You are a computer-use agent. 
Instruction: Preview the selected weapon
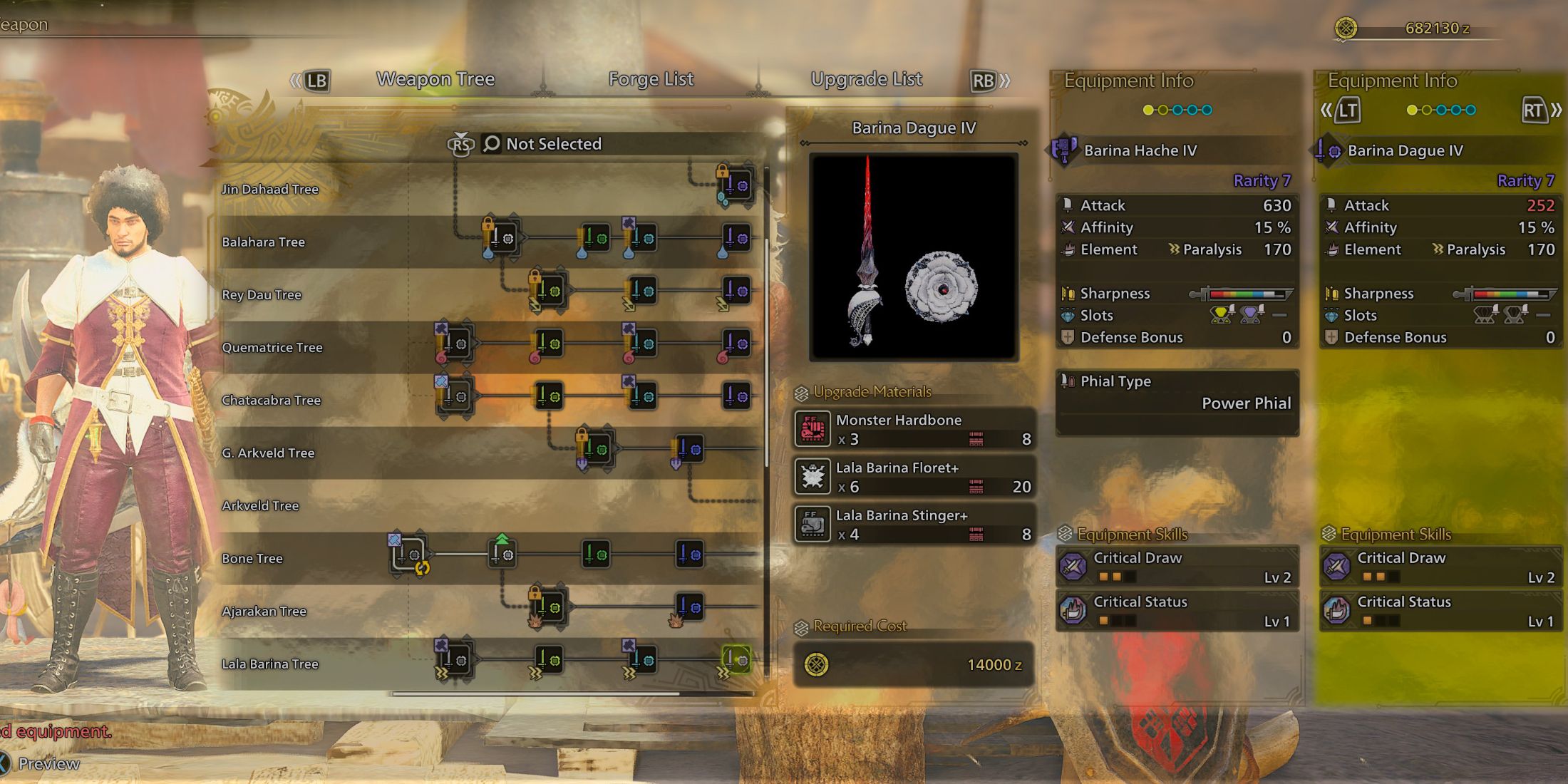click(x=47, y=763)
